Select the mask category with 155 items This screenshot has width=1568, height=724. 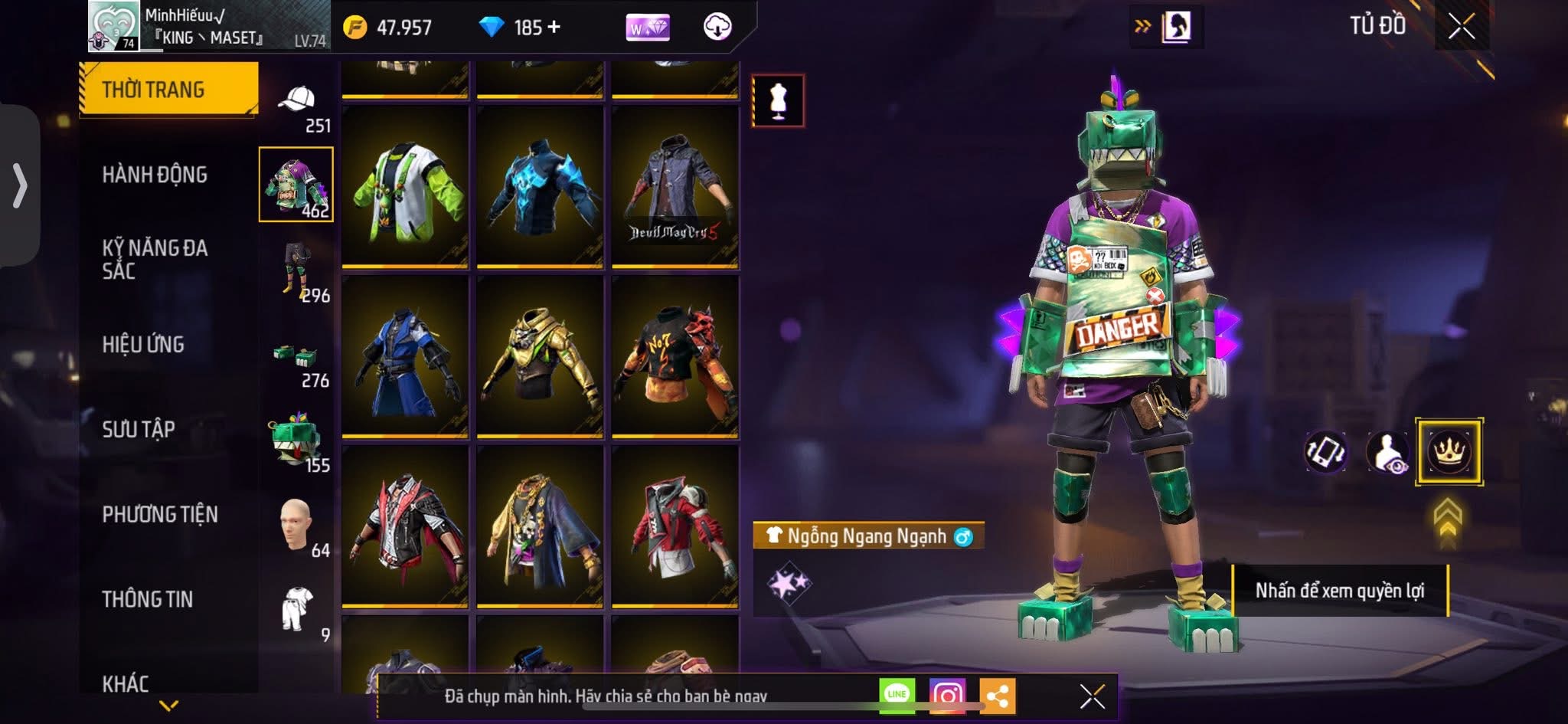click(297, 443)
